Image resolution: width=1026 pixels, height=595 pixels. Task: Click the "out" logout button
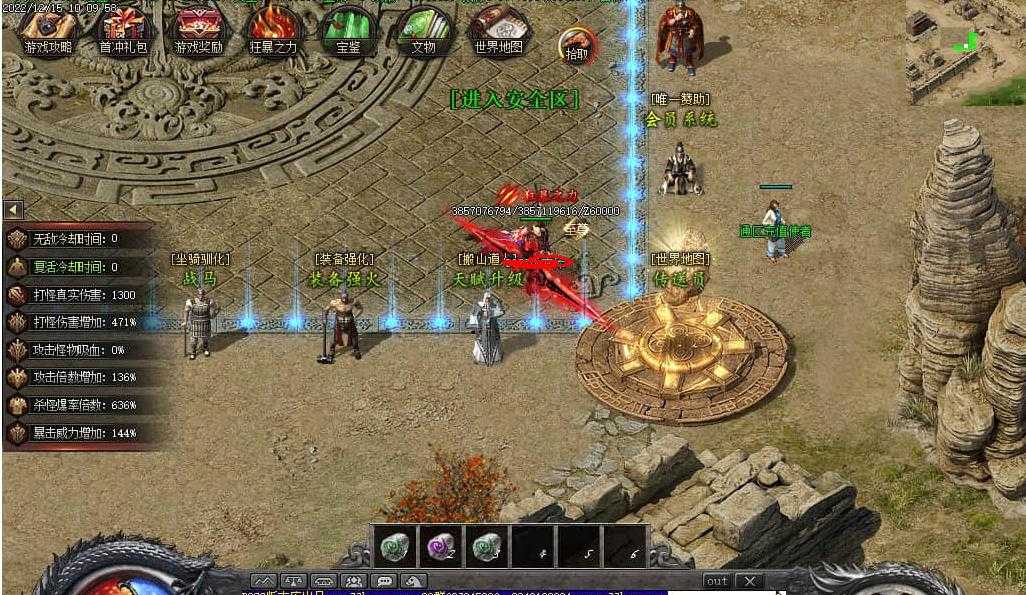coord(717,581)
